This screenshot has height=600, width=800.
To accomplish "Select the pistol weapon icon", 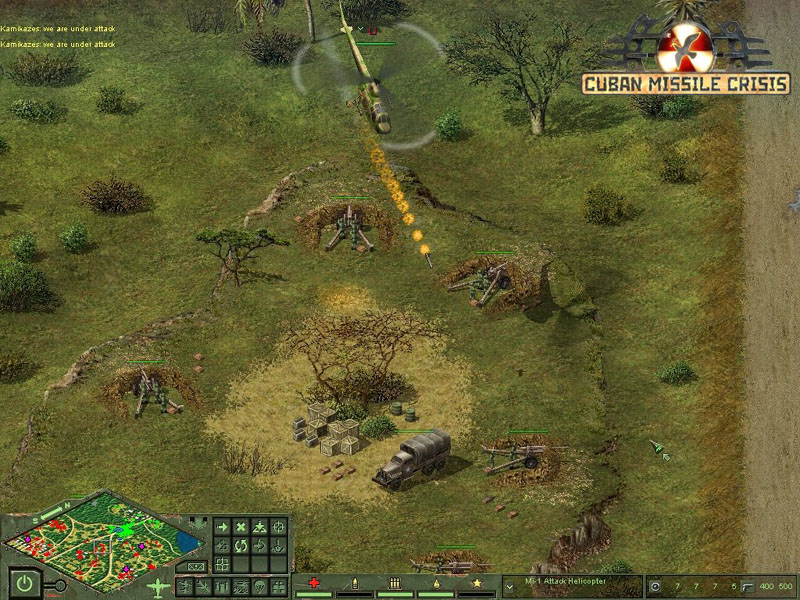I will 749,586.
